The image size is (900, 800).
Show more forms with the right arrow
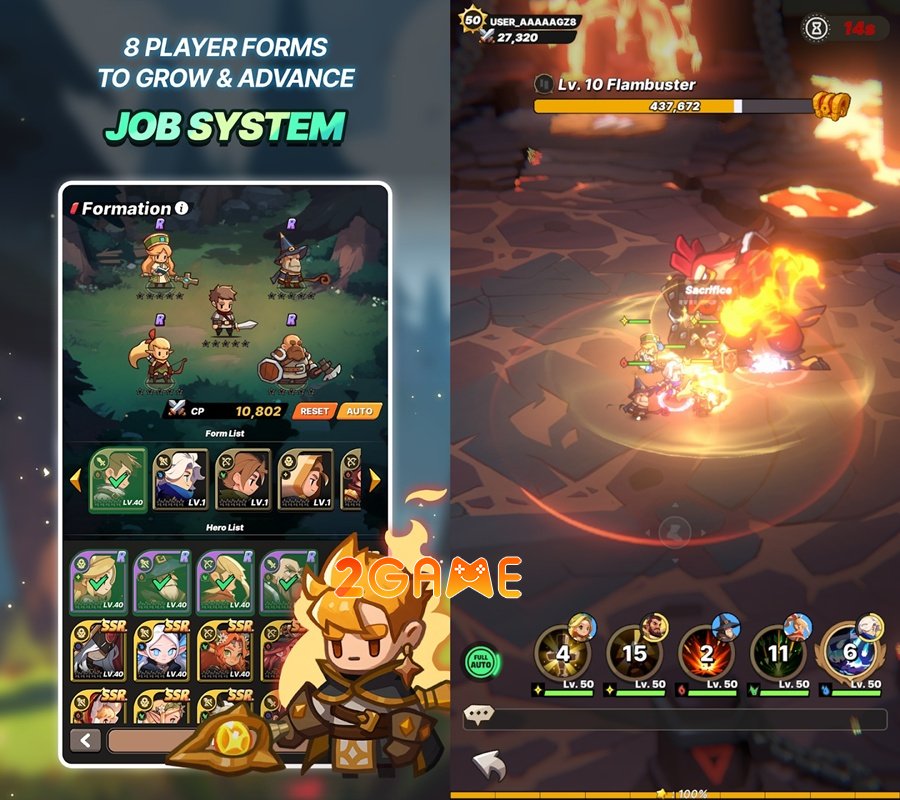point(375,480)
